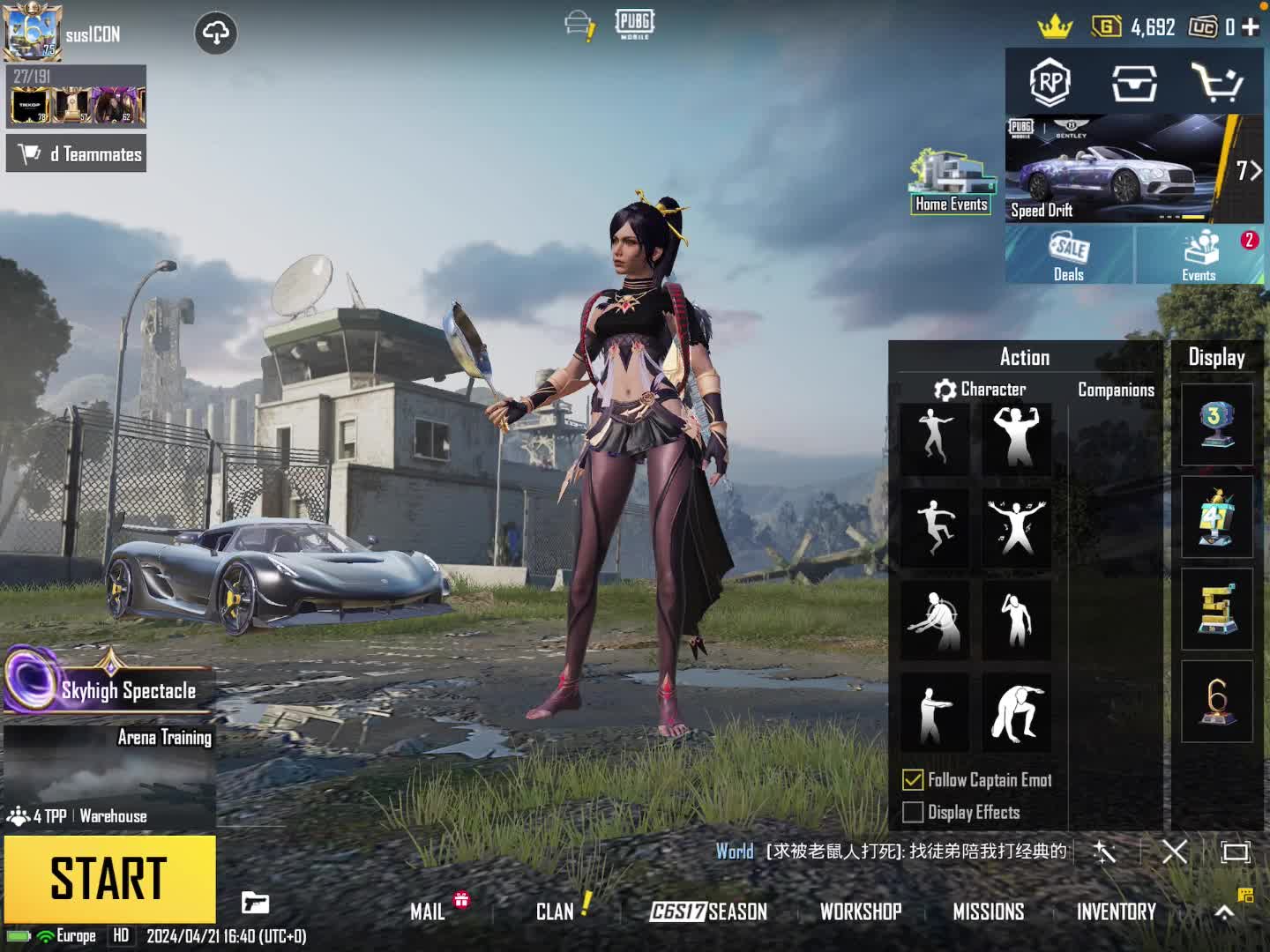Open the Mail menu
The image size is (1270, 952).
click(x=428, y=911)
